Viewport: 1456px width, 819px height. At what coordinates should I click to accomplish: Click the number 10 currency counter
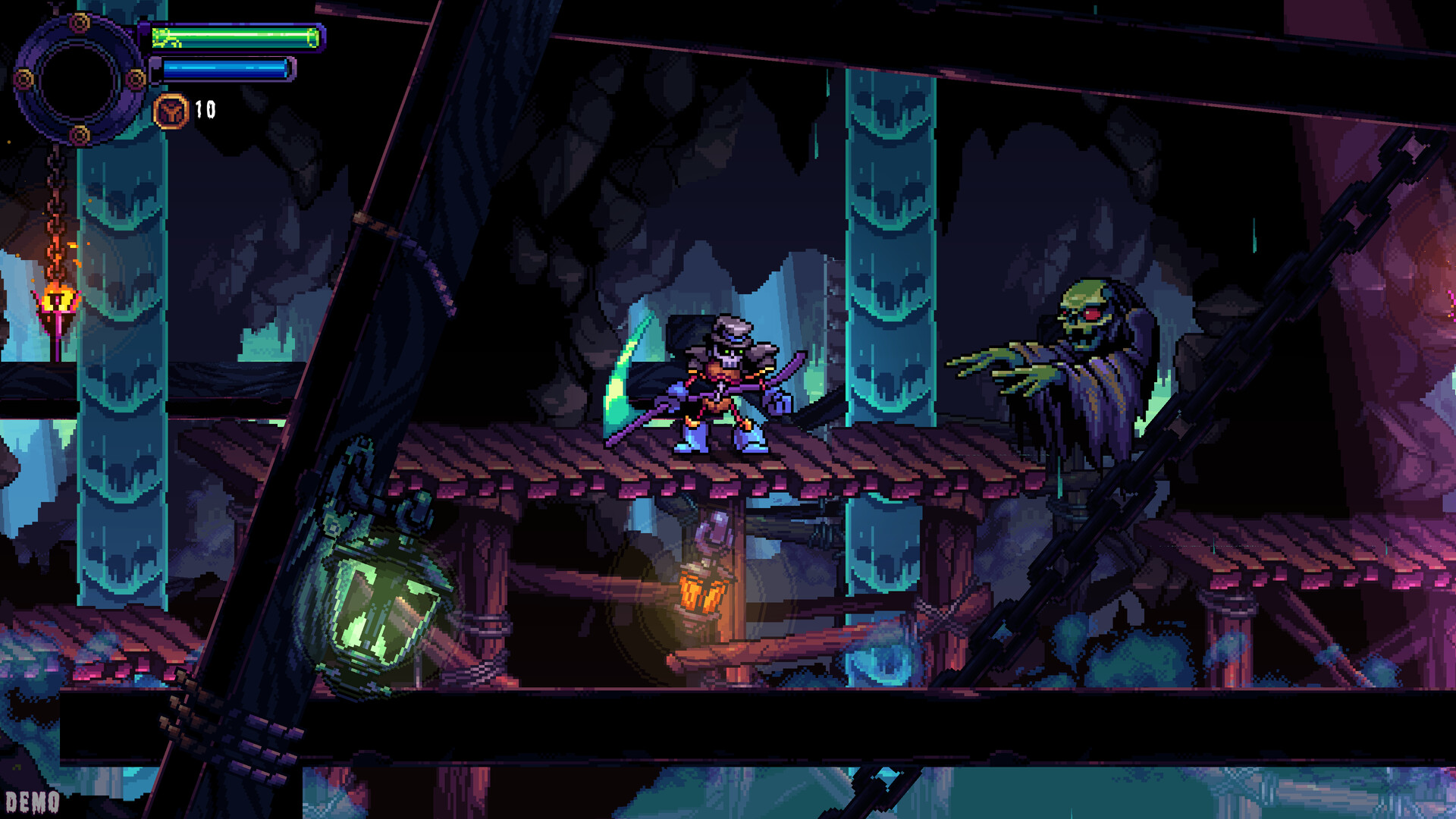[204, 109]
